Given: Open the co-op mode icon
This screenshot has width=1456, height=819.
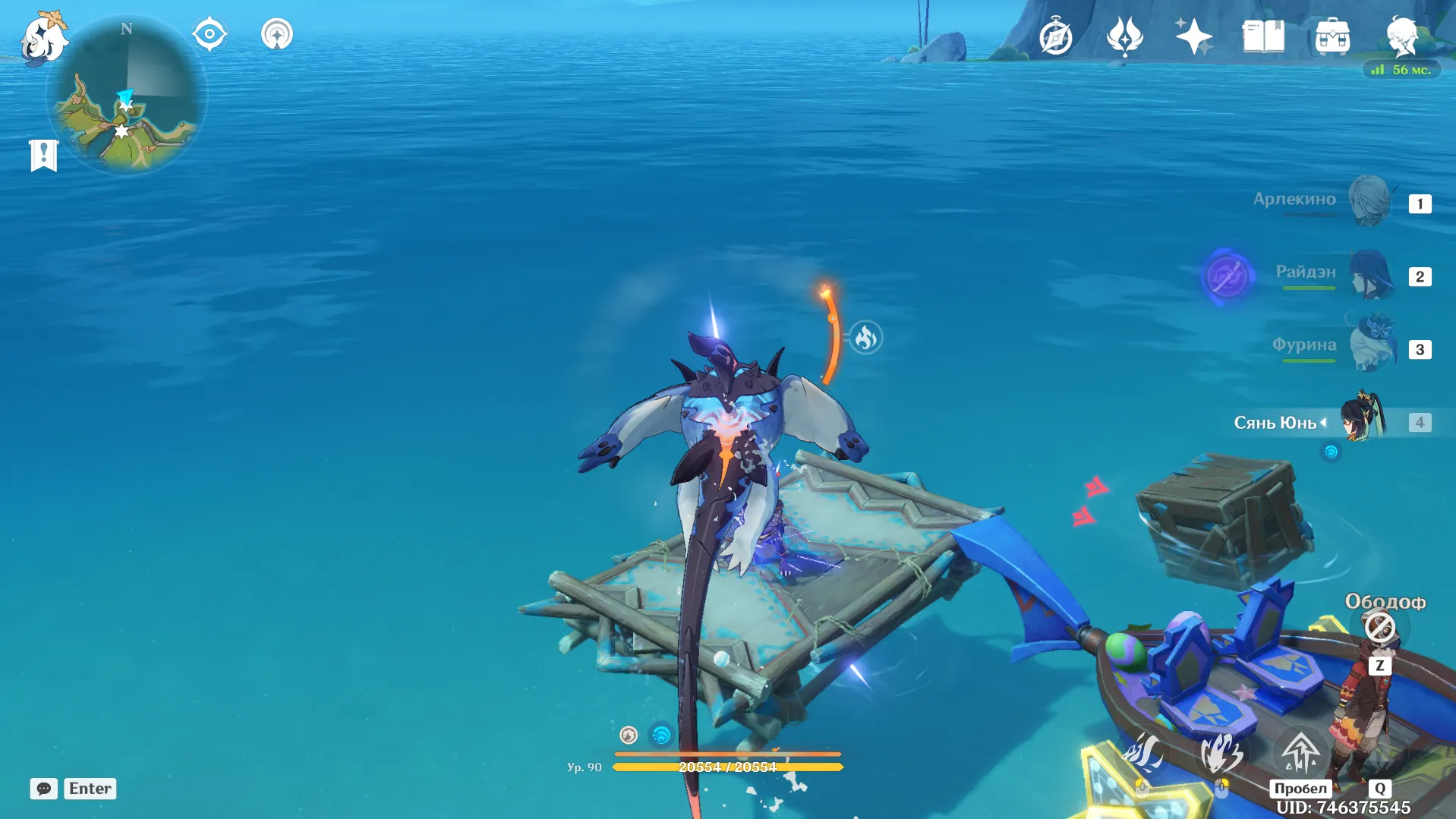Looking at the screenshot, I should (277, 34).
